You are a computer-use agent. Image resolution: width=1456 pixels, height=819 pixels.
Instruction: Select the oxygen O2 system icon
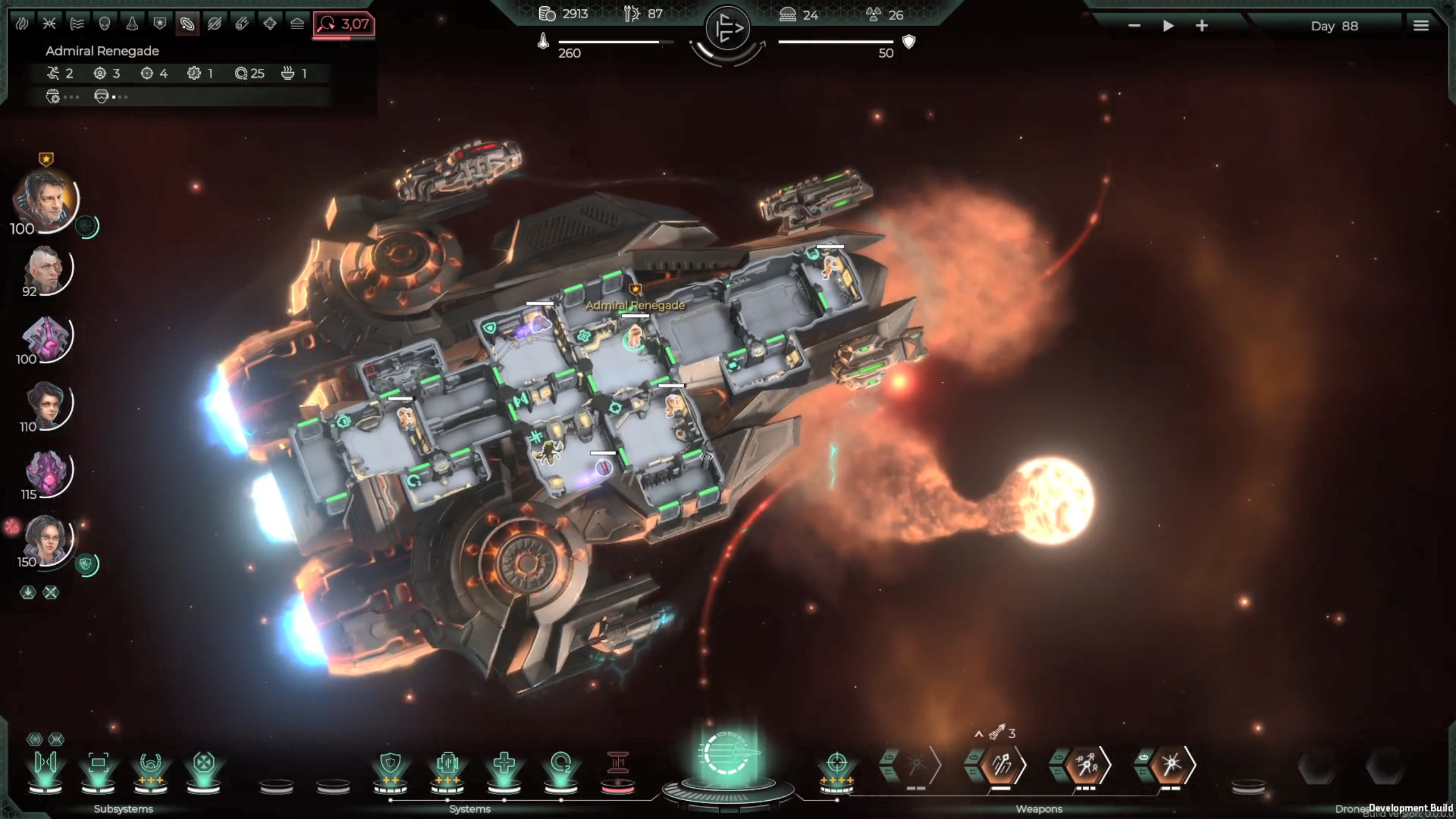click(x=561, y=764)
